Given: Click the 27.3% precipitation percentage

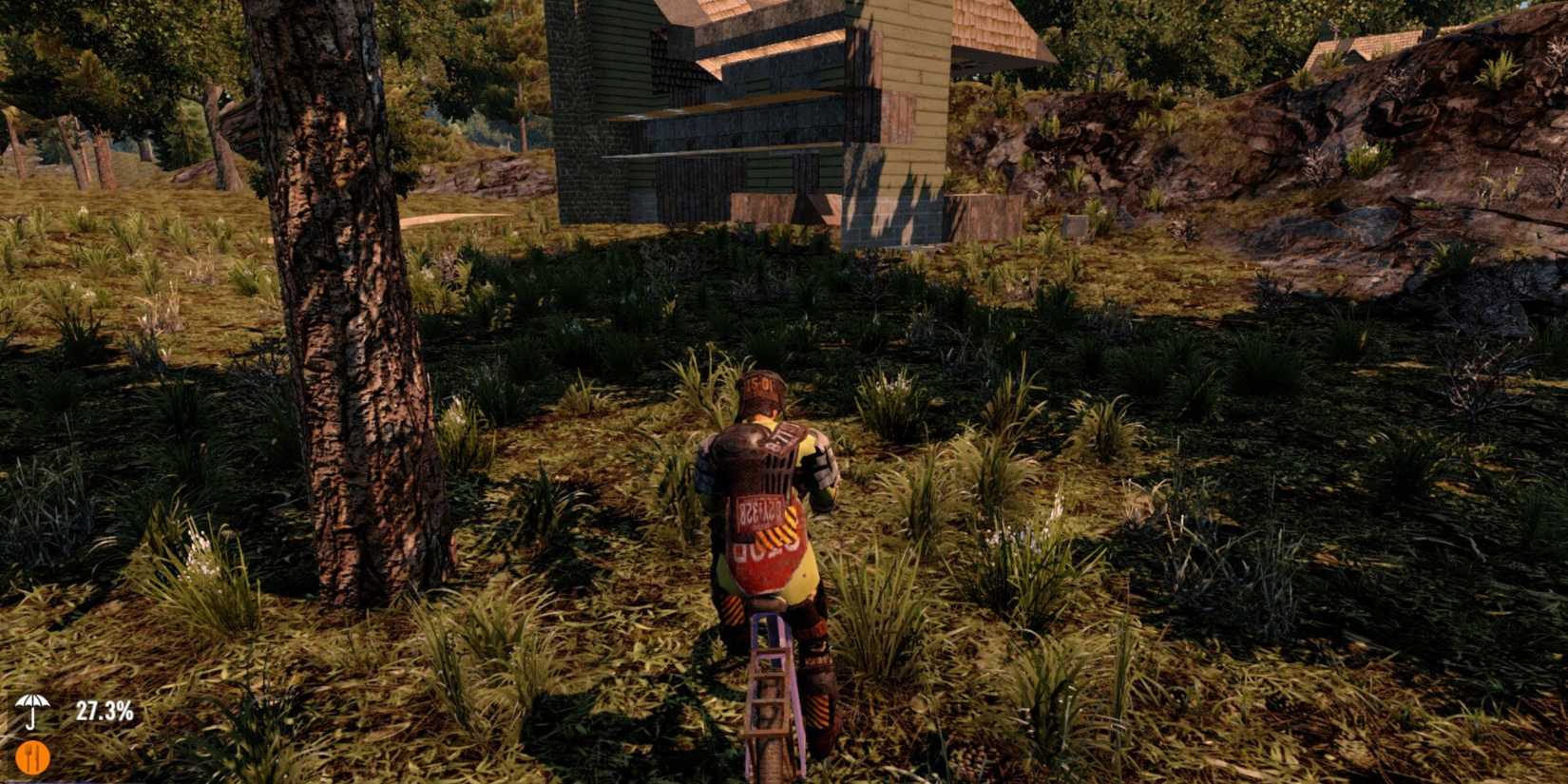Looking at the screenshot, I should point(105,711).
